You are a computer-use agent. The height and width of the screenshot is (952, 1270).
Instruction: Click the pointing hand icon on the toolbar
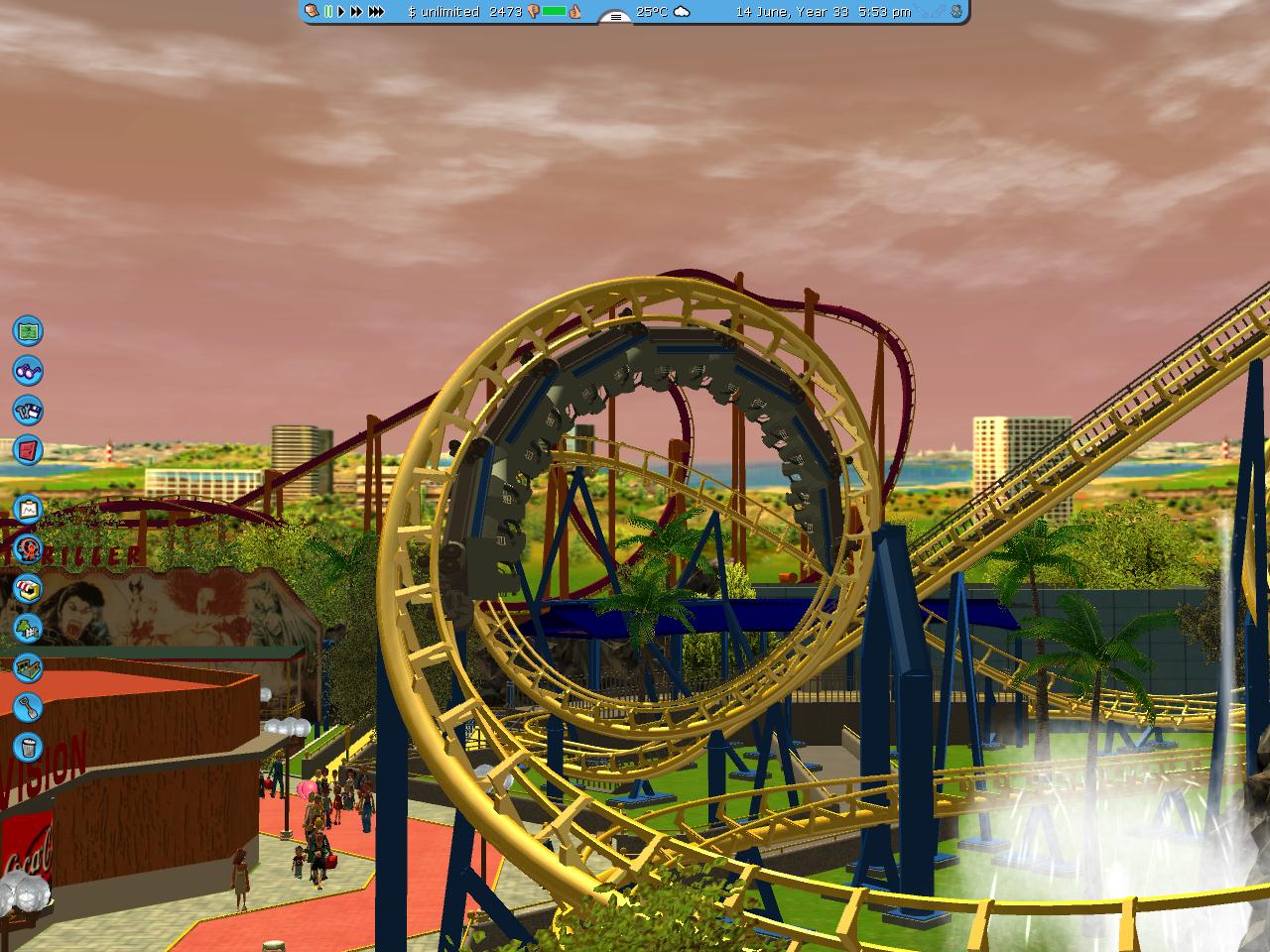click(x=311, y=12)
